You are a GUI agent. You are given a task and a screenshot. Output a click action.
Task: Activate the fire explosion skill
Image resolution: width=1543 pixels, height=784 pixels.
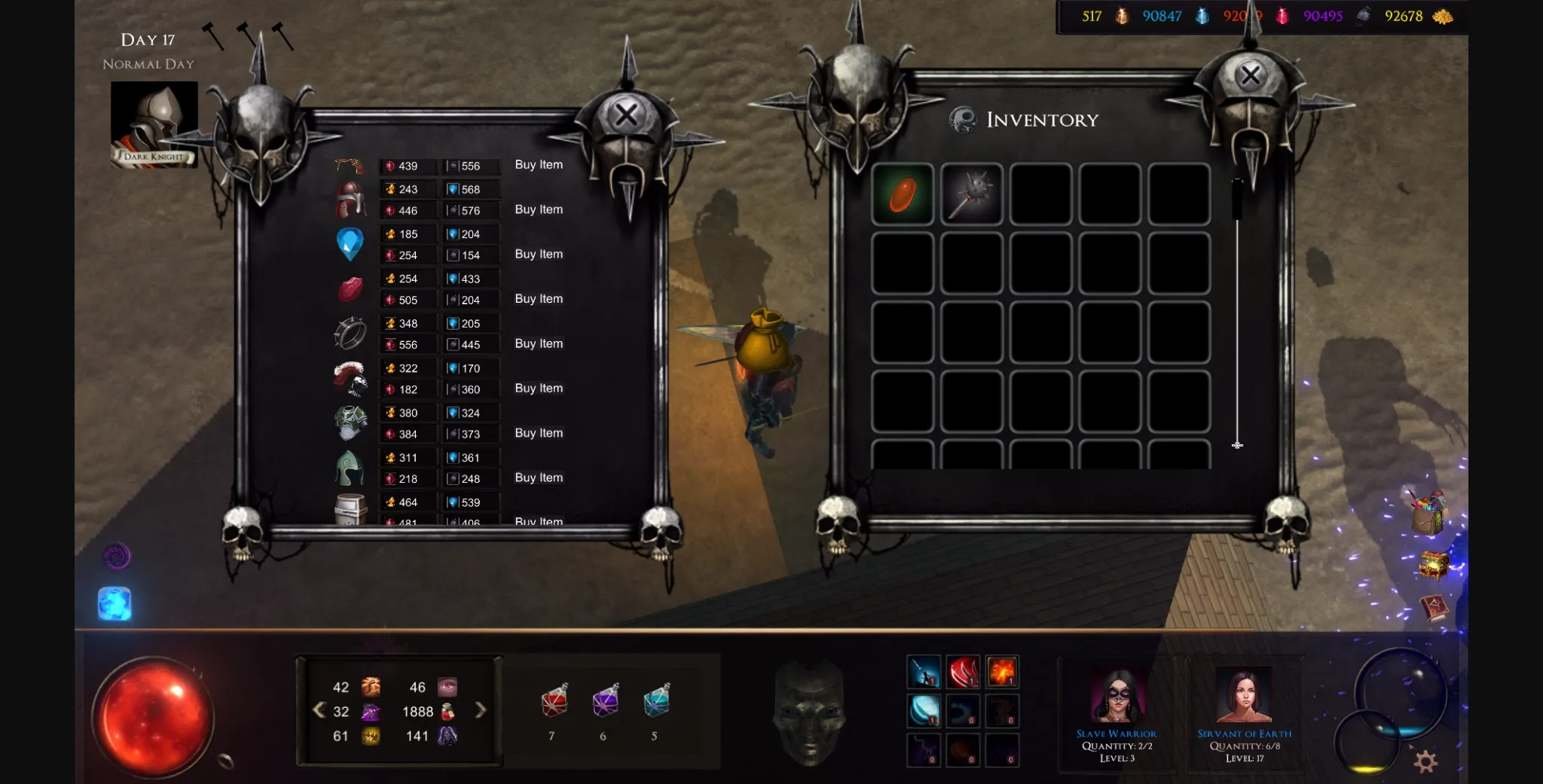pyautogui.click(x=1002, y=672)
